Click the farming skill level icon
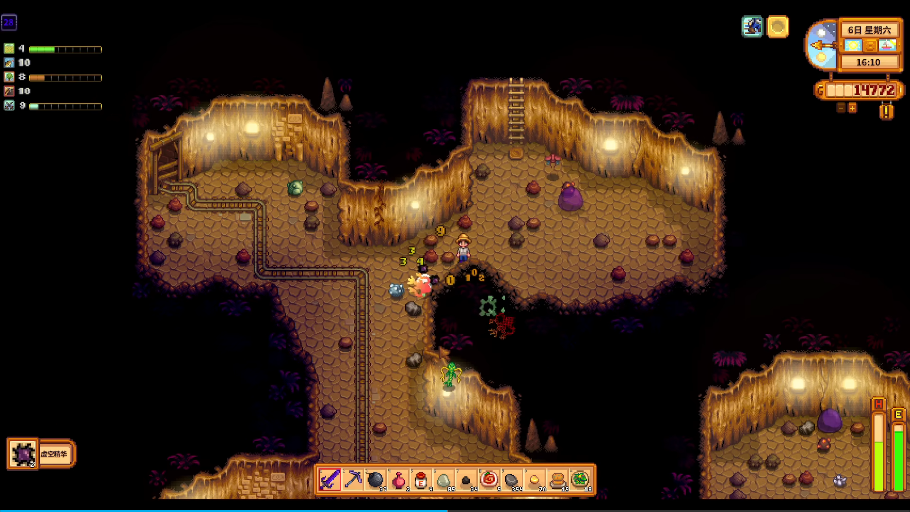The width and height of the screenshot is (910, 512). [9, 48]
